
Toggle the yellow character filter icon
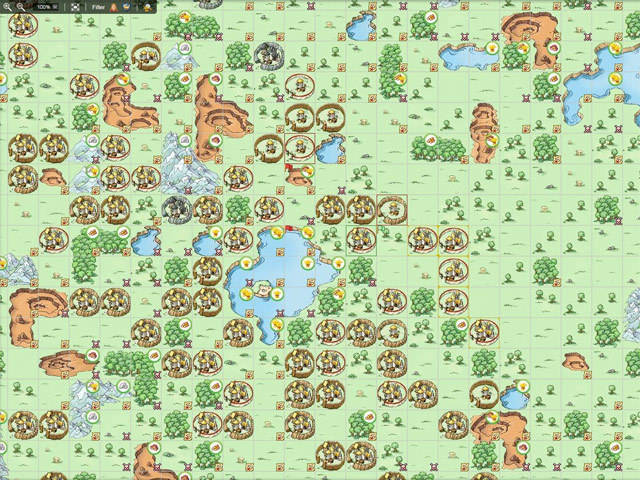point(147,6)
